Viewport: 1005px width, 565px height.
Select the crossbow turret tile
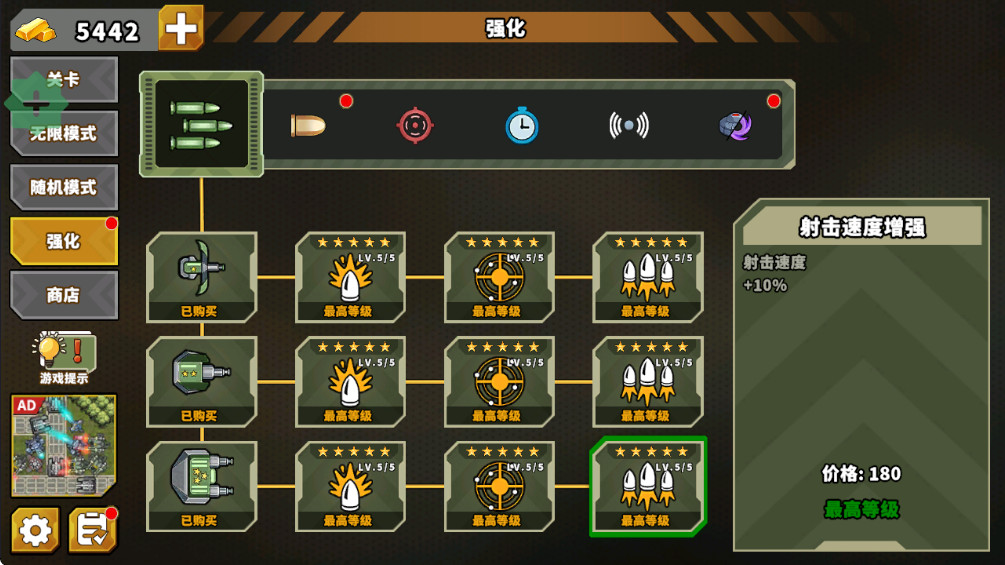click(201, 276)
